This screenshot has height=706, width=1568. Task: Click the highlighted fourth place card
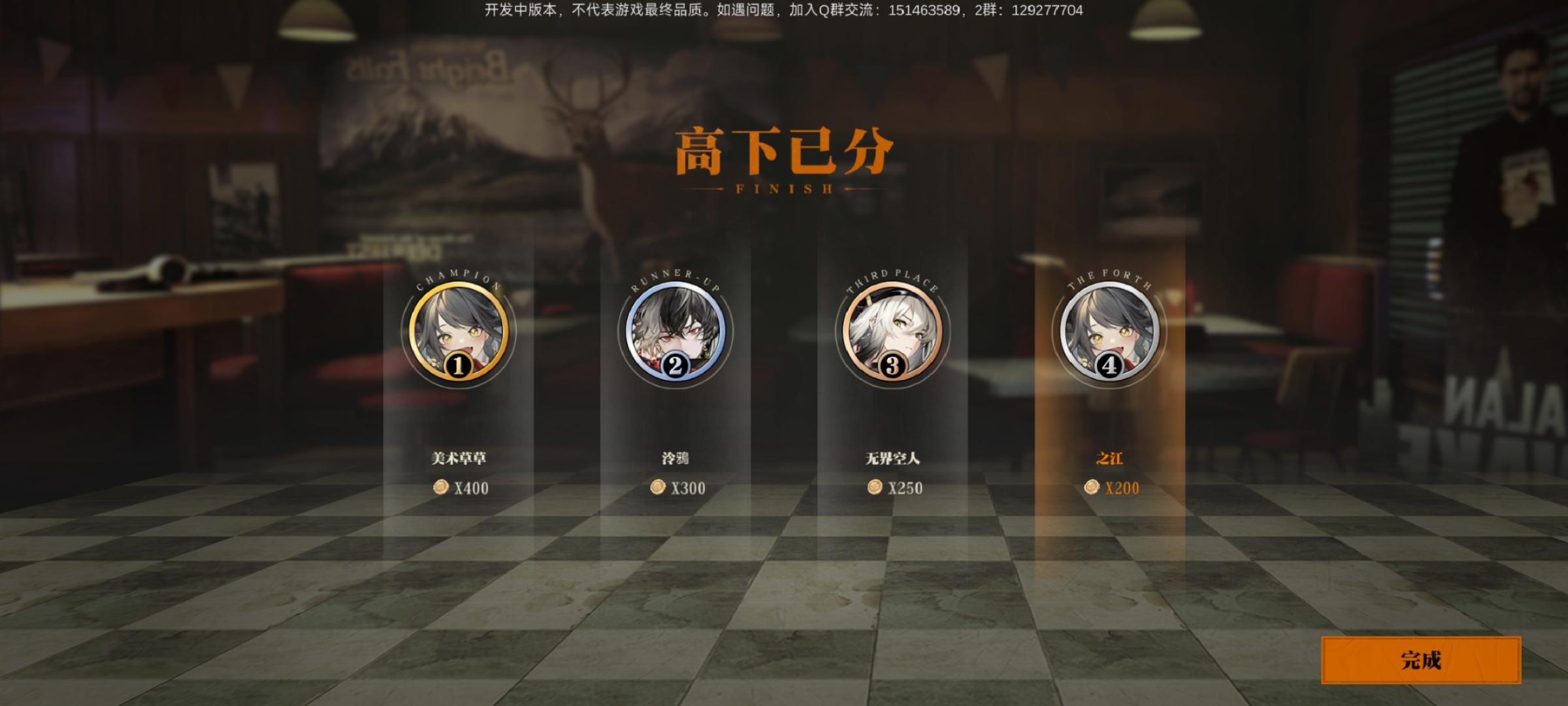pos(1109,405)
